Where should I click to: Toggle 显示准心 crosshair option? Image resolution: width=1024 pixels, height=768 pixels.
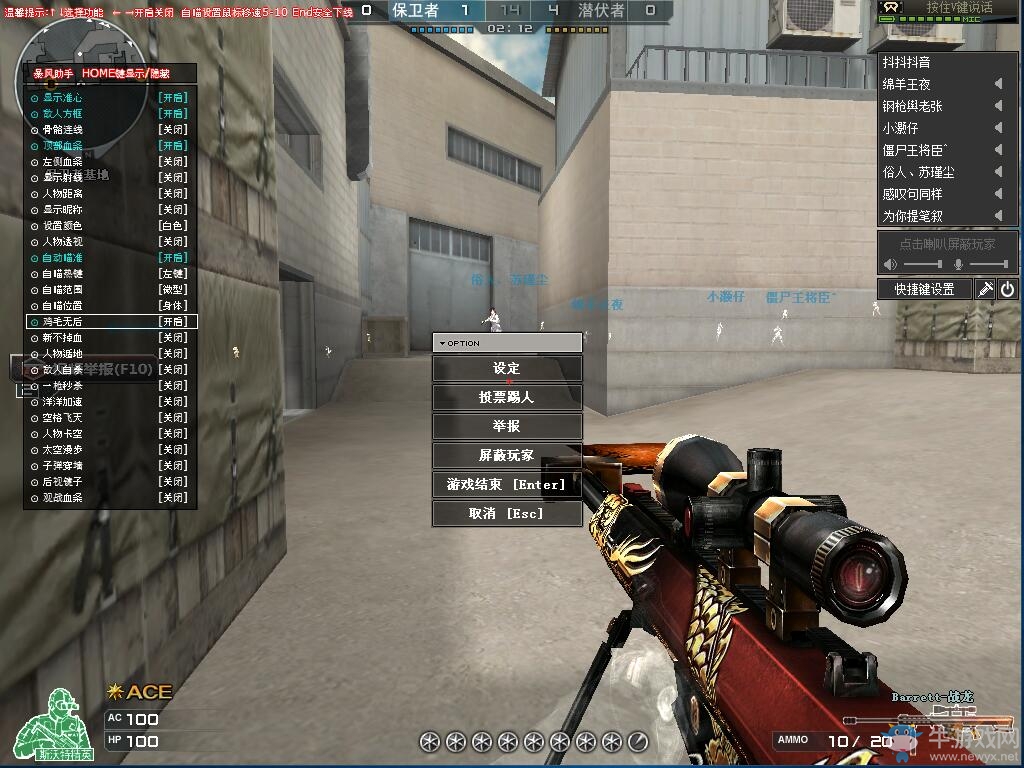pyautogui.click(x=110, y=98)
